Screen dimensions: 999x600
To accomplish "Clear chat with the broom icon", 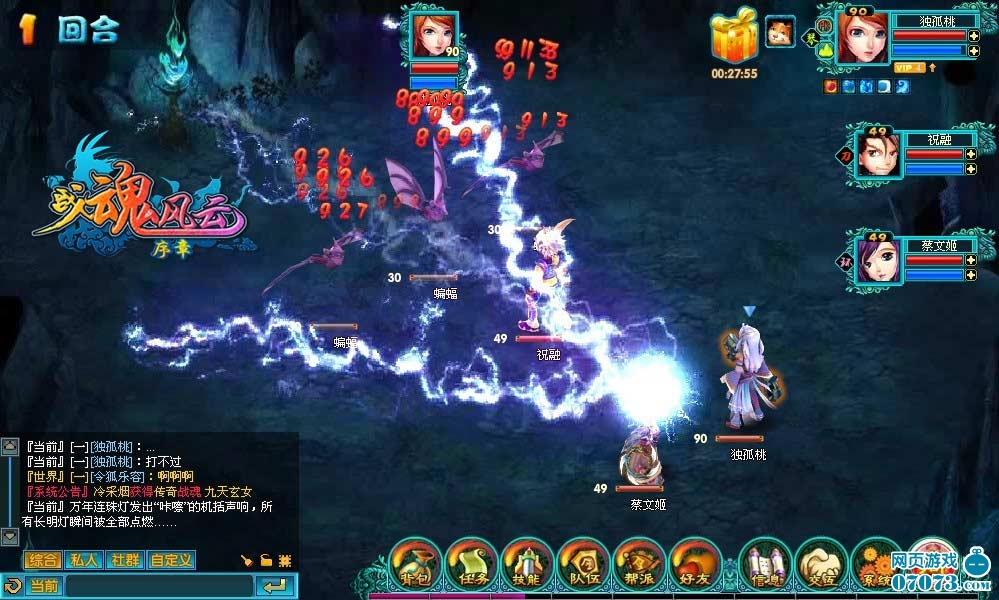I will 246,560.
